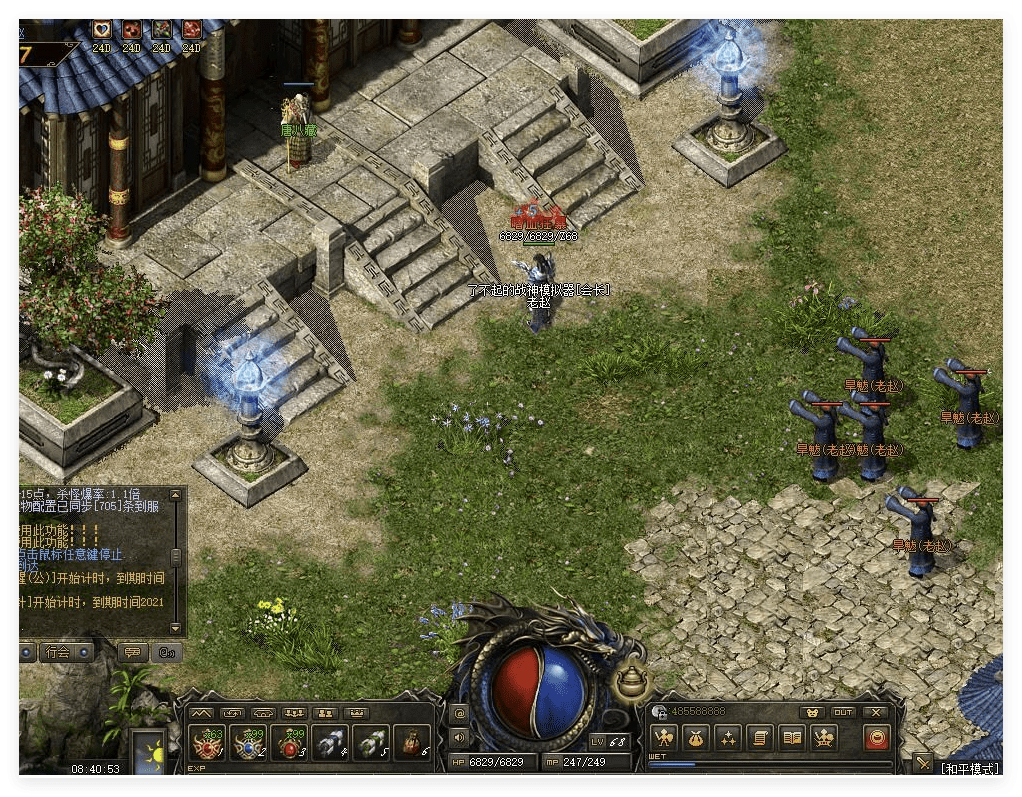This screenshot has height=797, width=1022.
Task: Use the blue potion in hotbar slot 2
Action: coord(248,743)
